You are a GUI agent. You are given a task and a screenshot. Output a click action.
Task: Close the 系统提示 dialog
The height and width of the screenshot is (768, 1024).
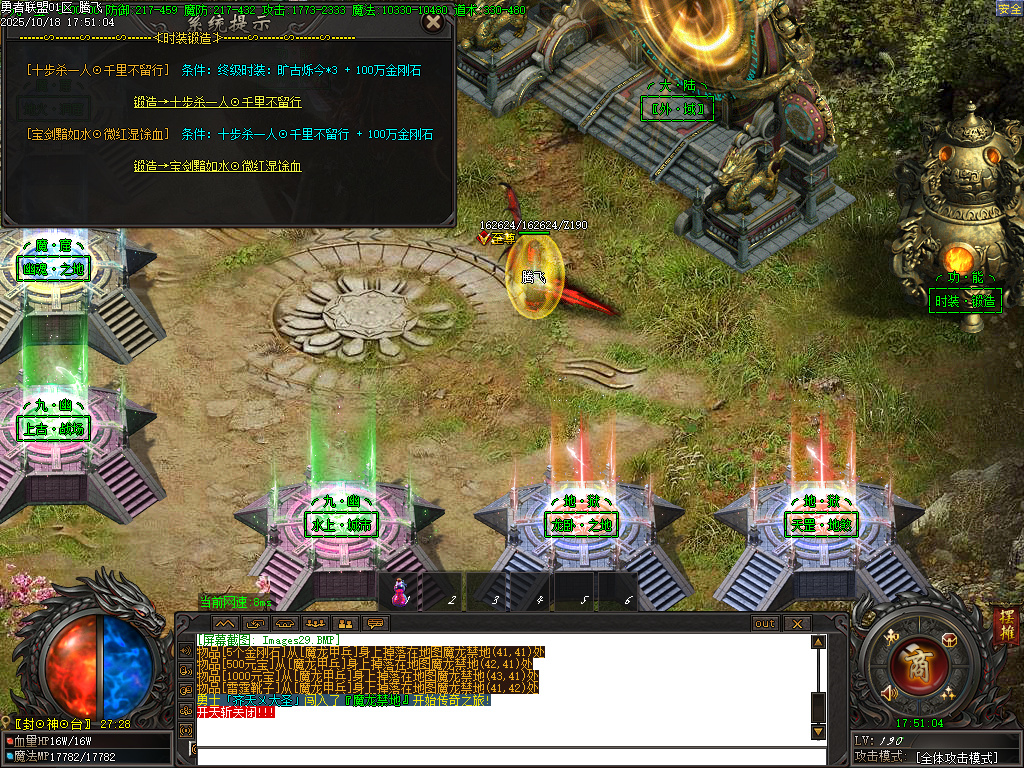(432, 22)
